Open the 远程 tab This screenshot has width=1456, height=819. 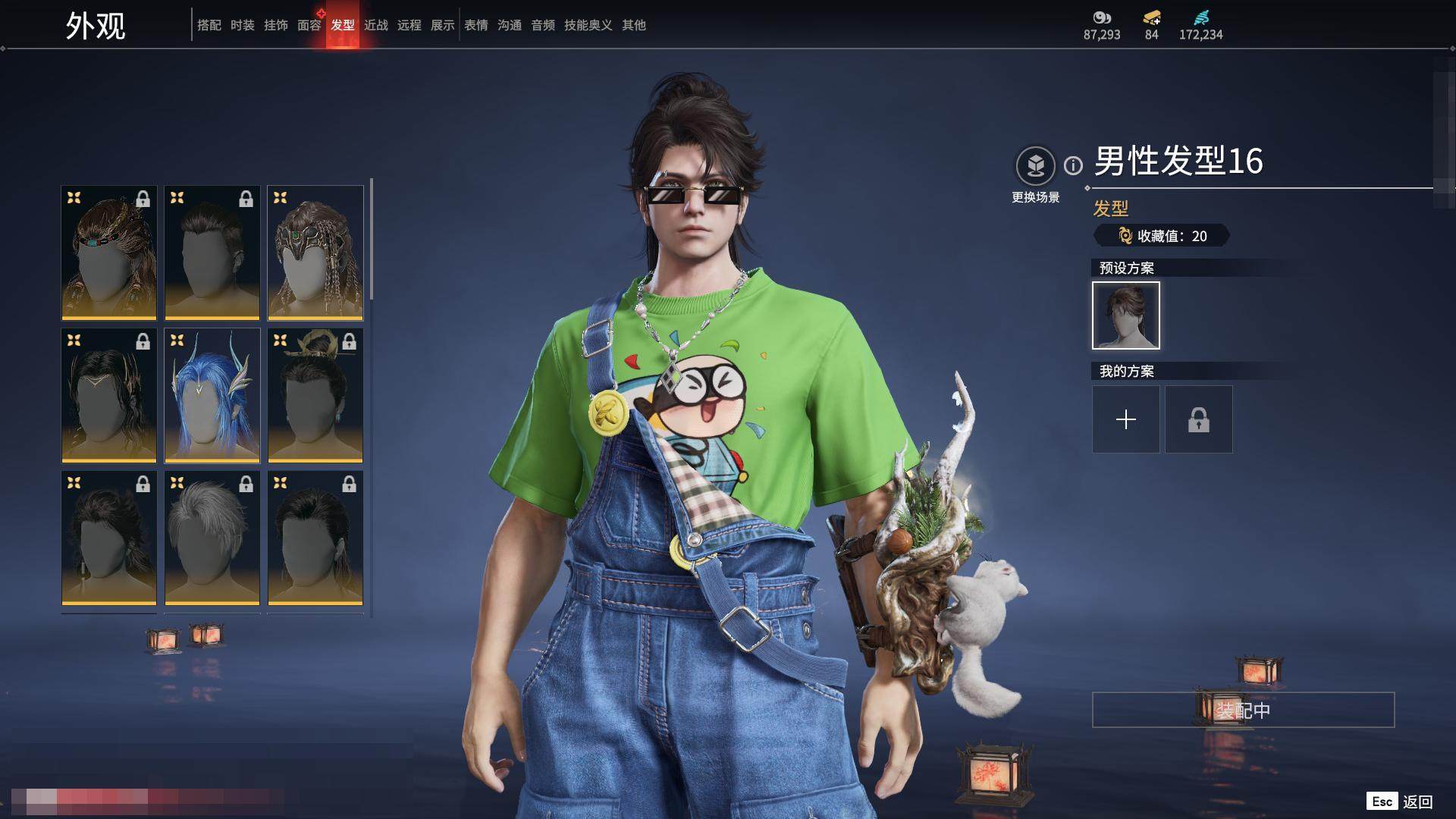(x=409, y=25)
